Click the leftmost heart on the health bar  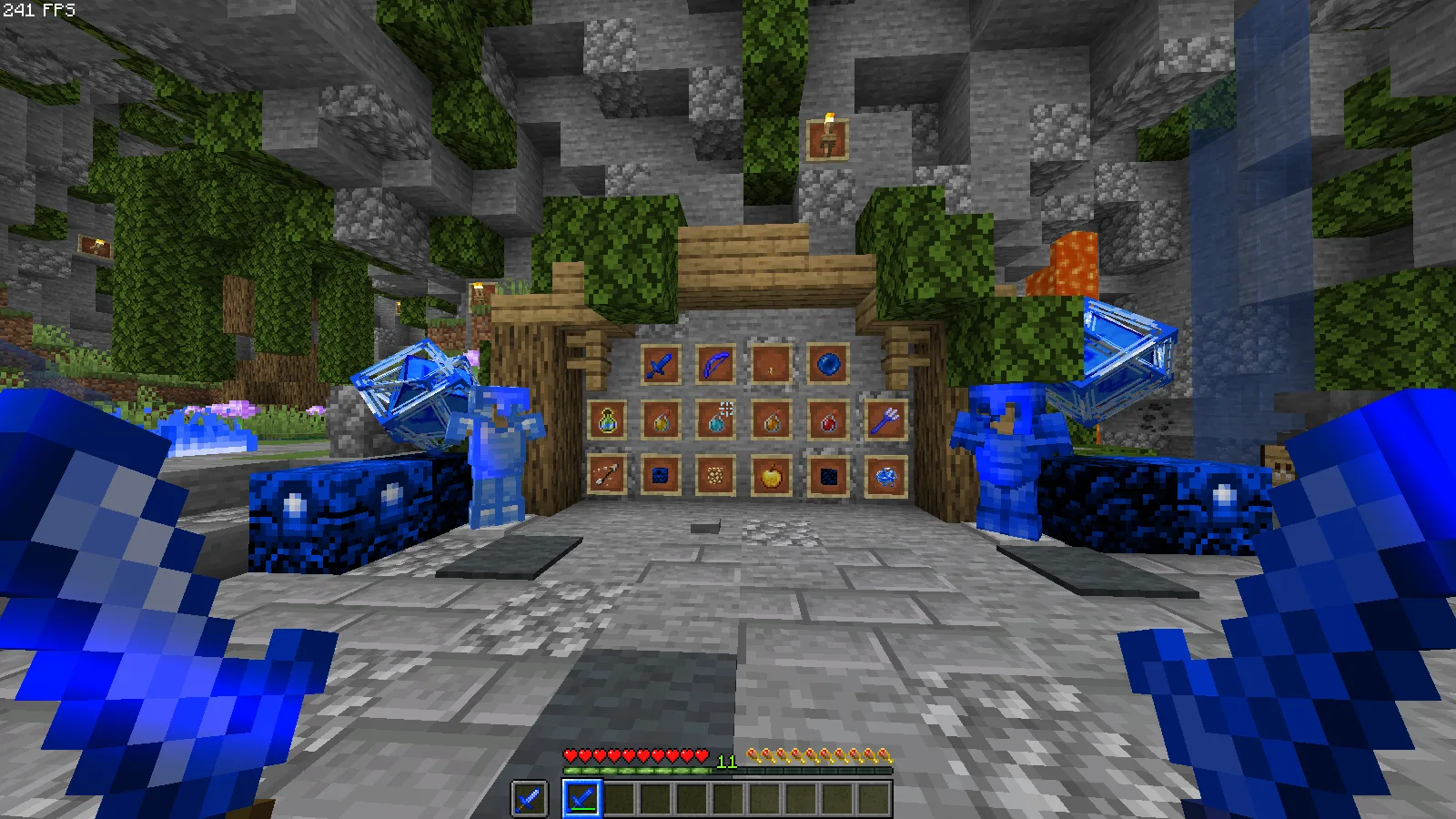(x=570, y=753)
